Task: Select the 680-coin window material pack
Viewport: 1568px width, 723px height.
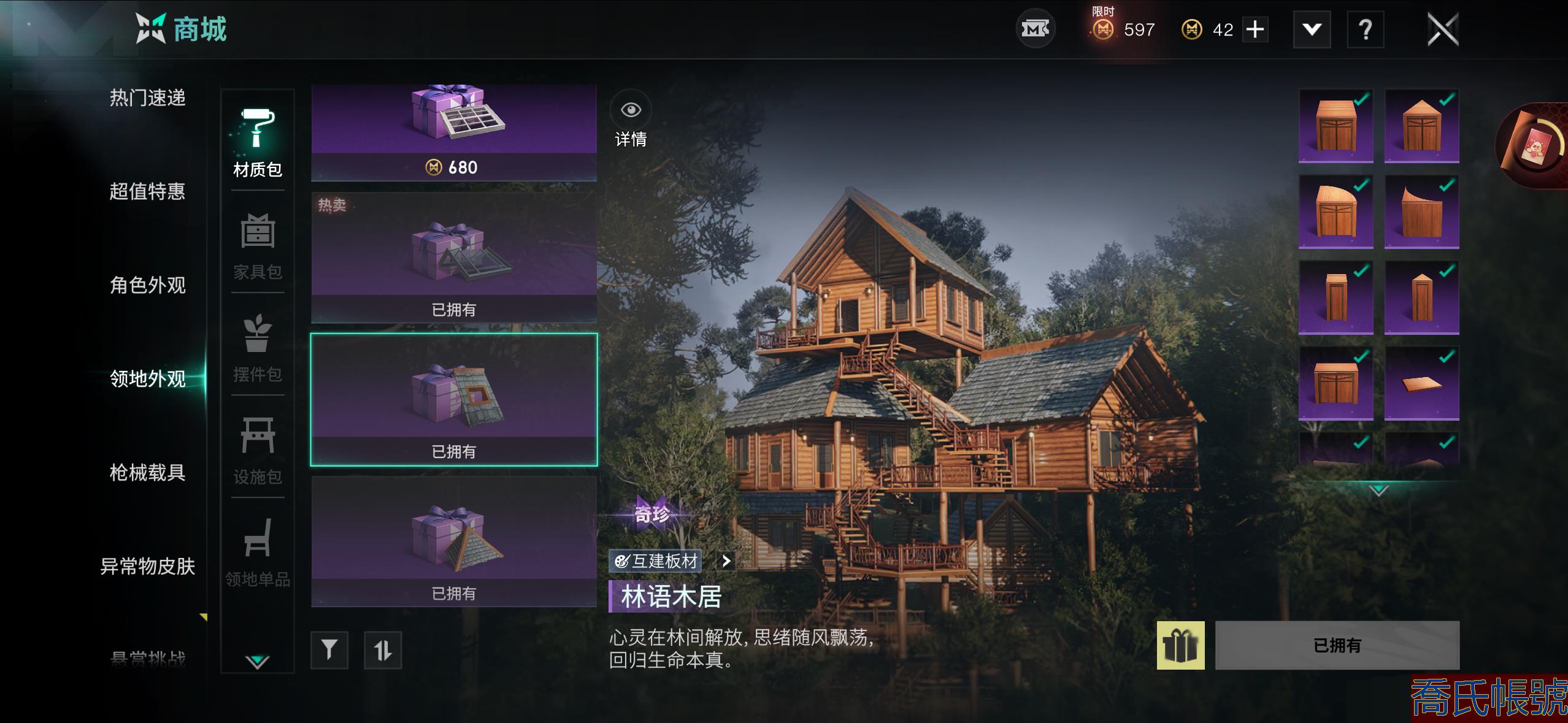Action: tap(454, 132)
